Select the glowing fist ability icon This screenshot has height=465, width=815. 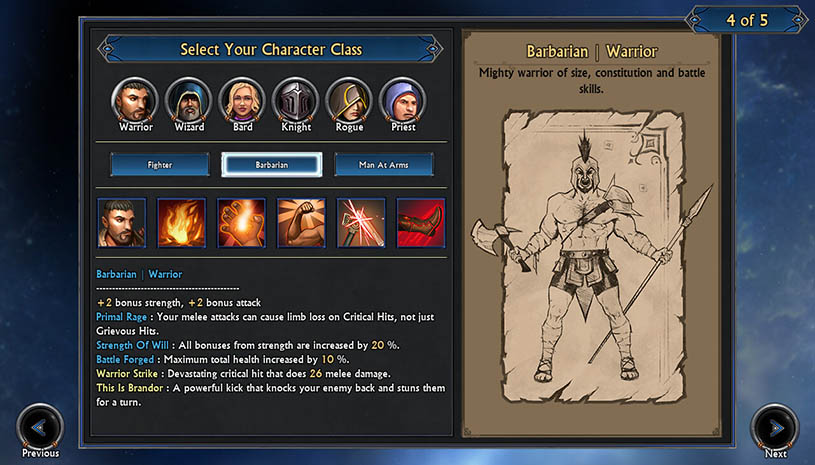coord(242,223)
